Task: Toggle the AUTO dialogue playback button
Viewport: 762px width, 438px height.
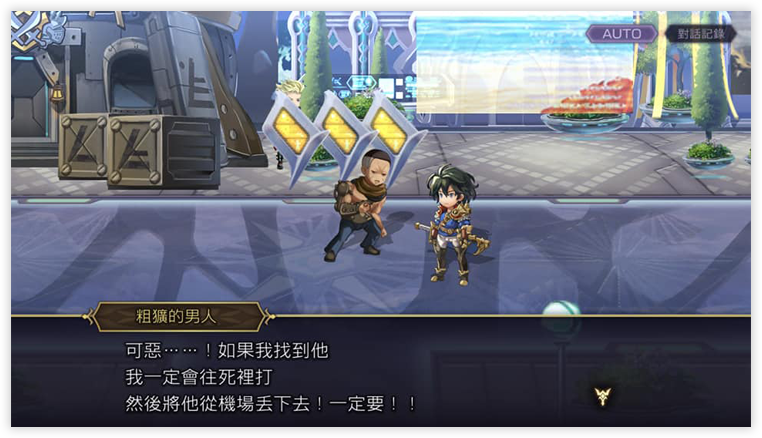Action: point(621,34)
